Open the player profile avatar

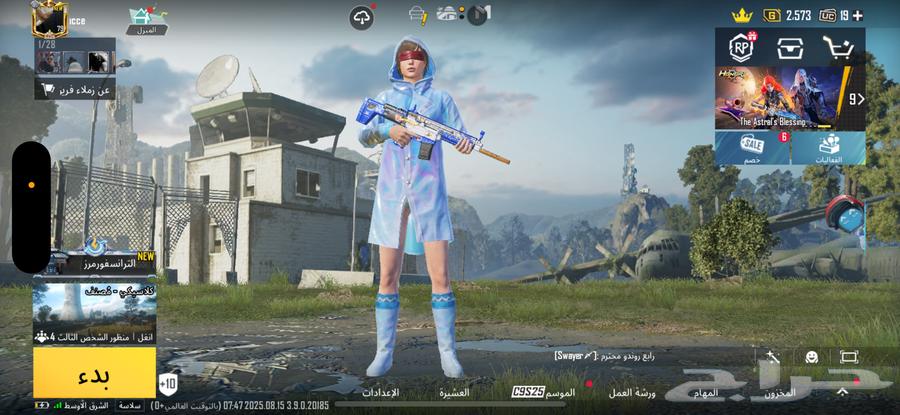49,19
